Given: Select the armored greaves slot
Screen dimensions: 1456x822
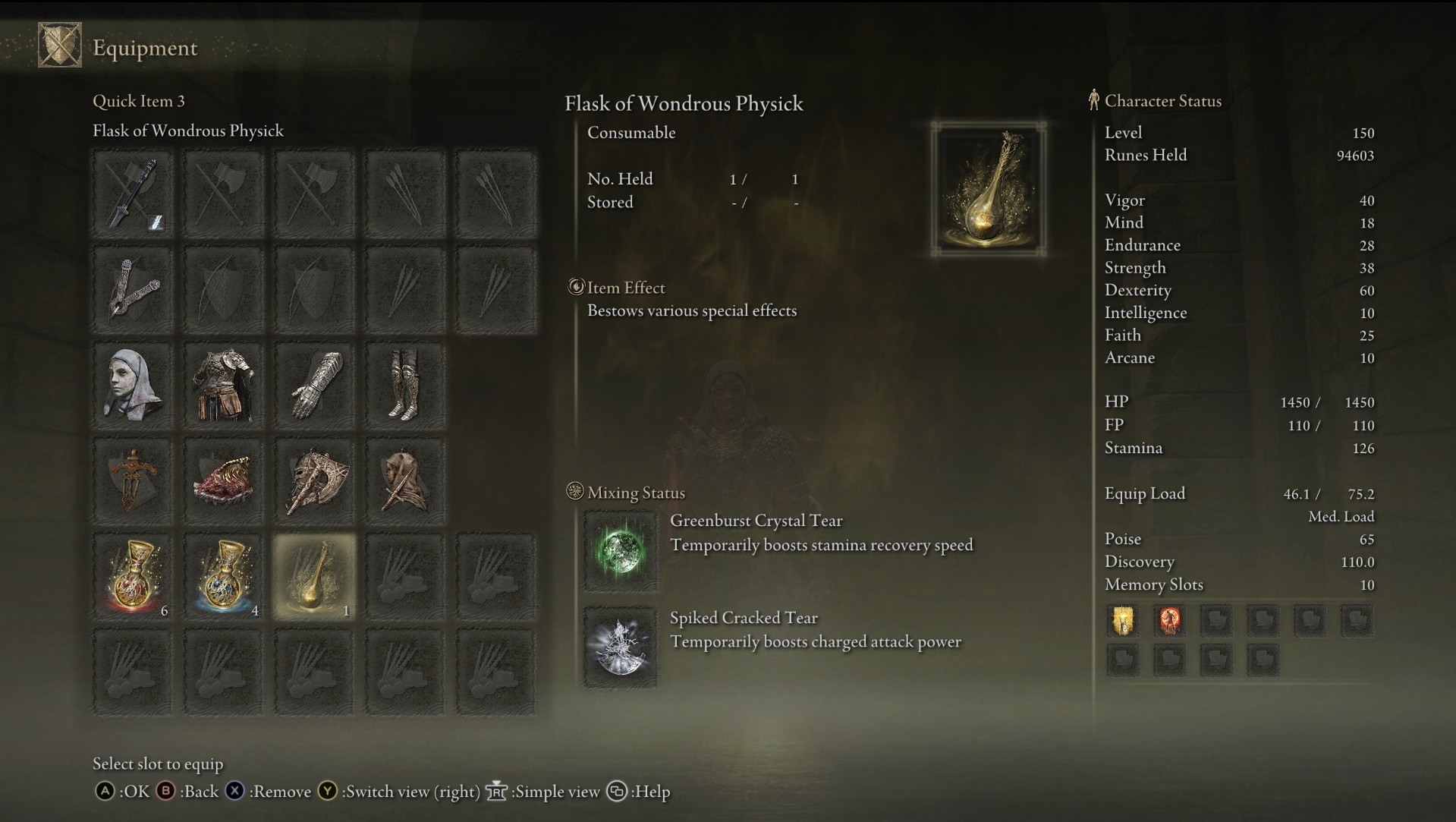Looking at the screenshot, I should tap(404, 386).
